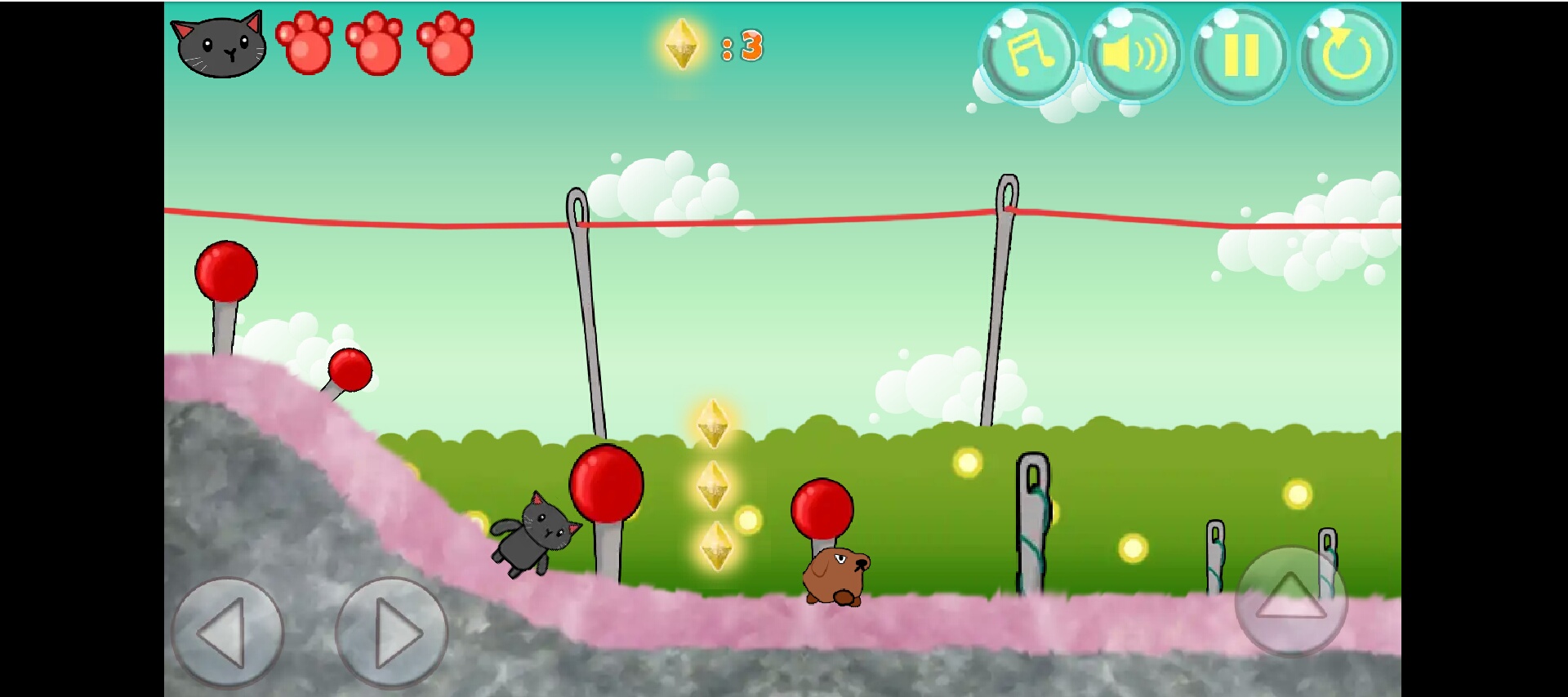This screenshot has width=1568, height=697.
Task: Click the golden gem counter icon
Action: click(682, 45)
